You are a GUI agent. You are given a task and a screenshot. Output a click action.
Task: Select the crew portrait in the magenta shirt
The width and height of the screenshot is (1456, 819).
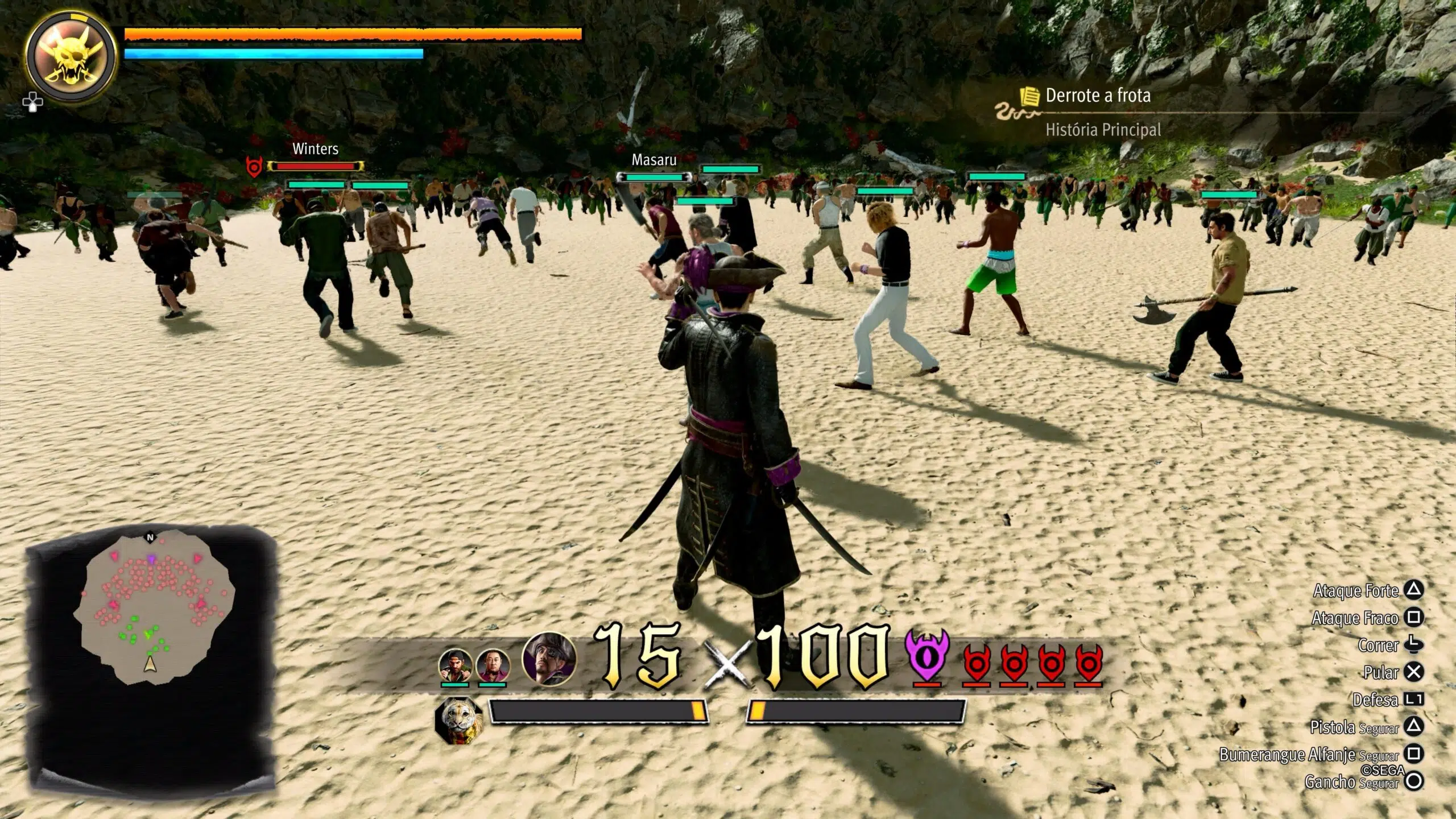pyautogui.click(x=493, y=665)
